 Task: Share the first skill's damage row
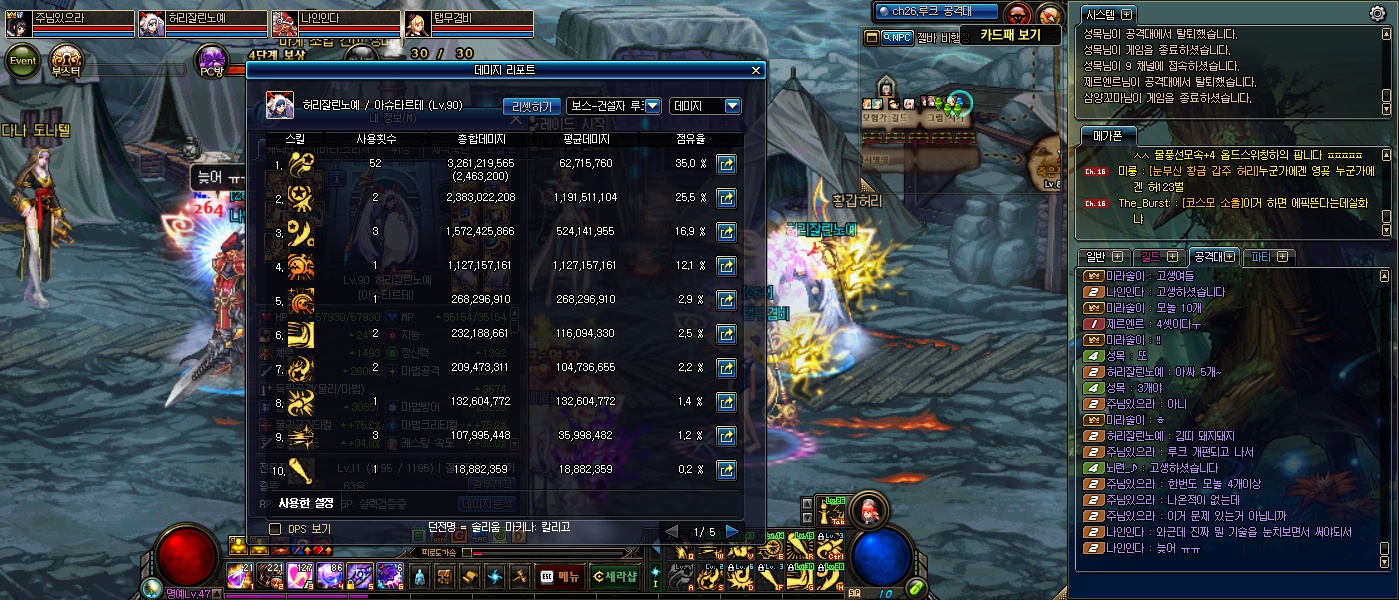click(x=726, y=164)
